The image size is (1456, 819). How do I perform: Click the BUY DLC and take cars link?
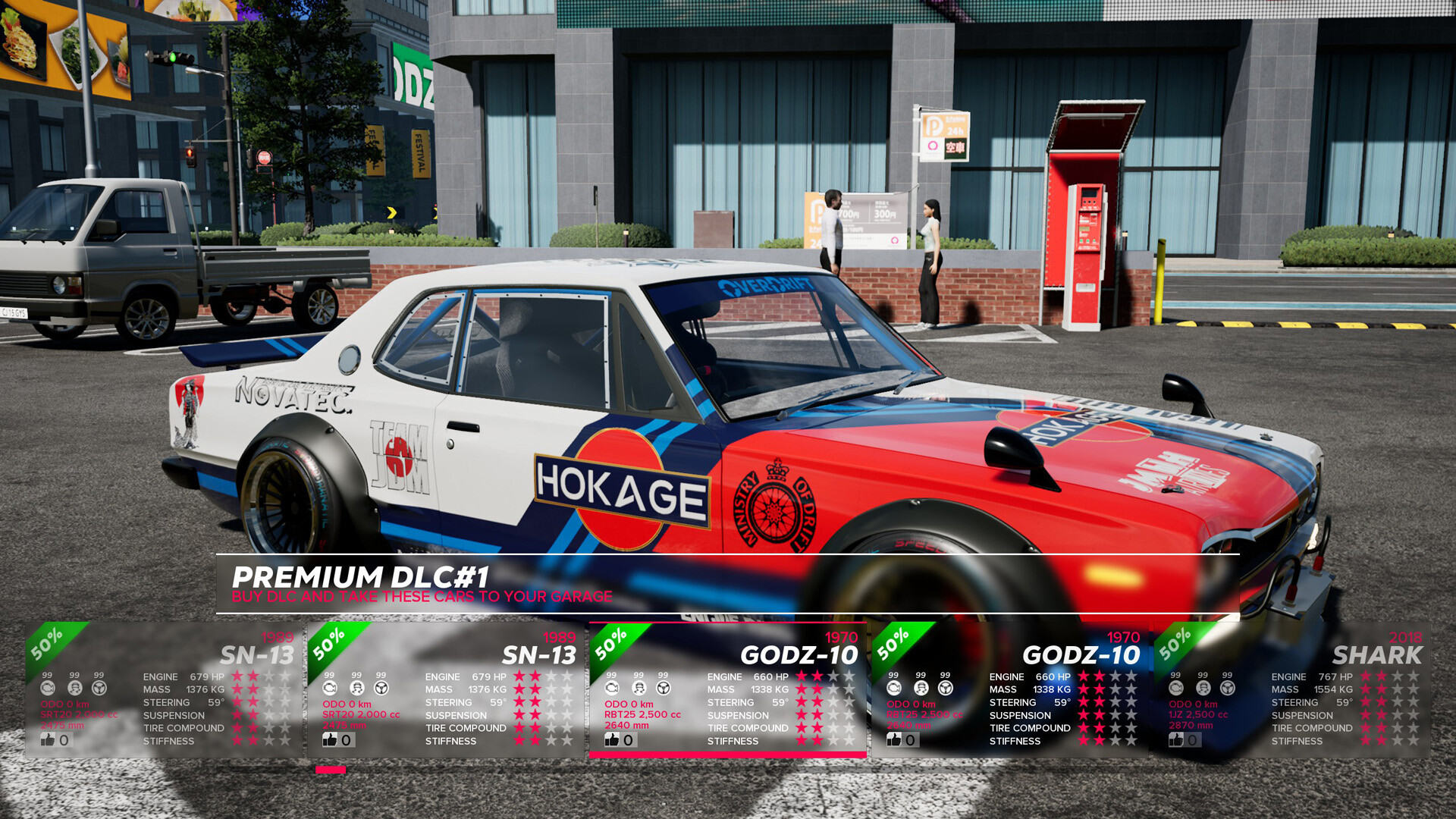(422, 597)
